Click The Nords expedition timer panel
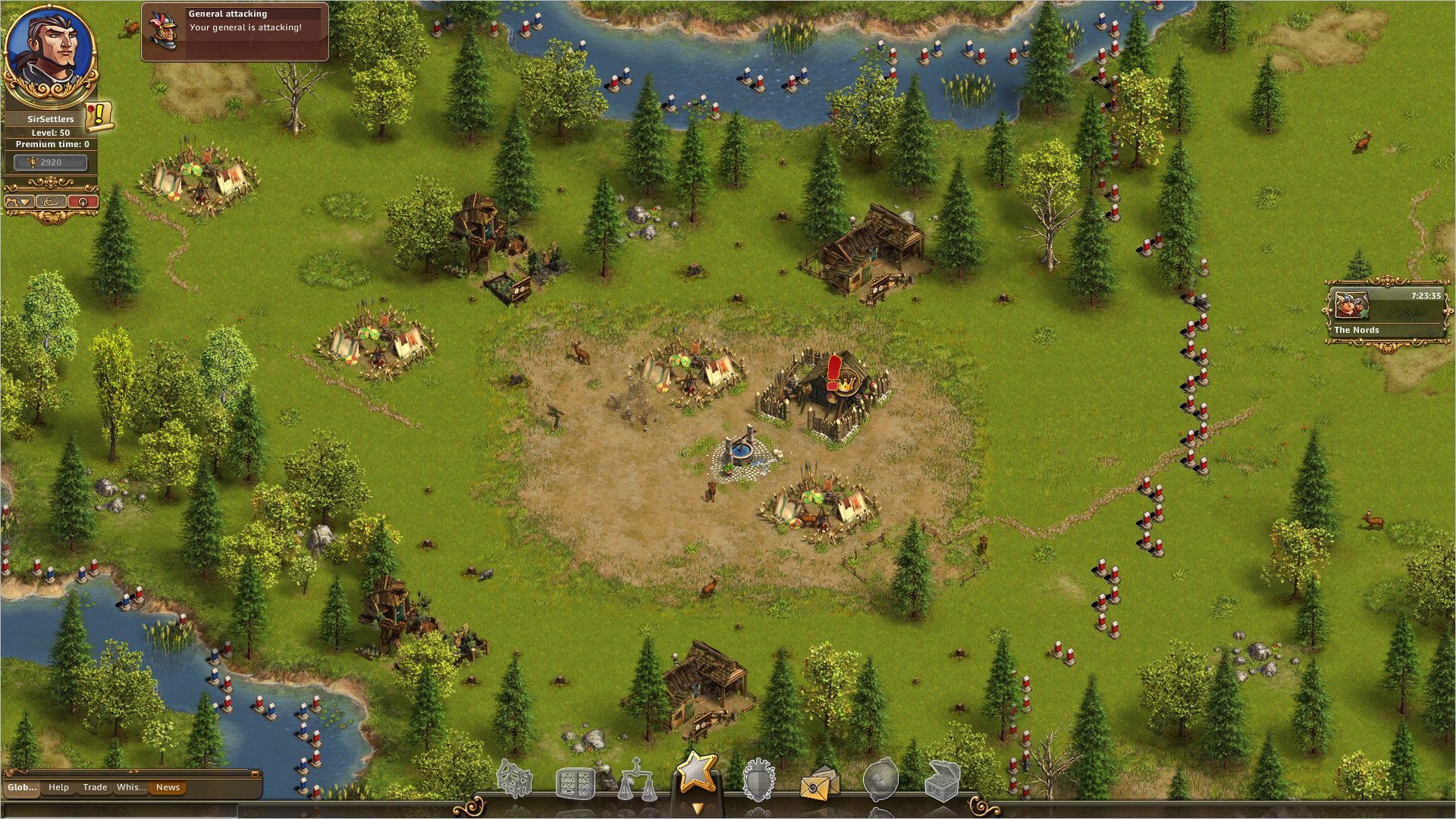The image size is (1456, 819). (1385, 311)
